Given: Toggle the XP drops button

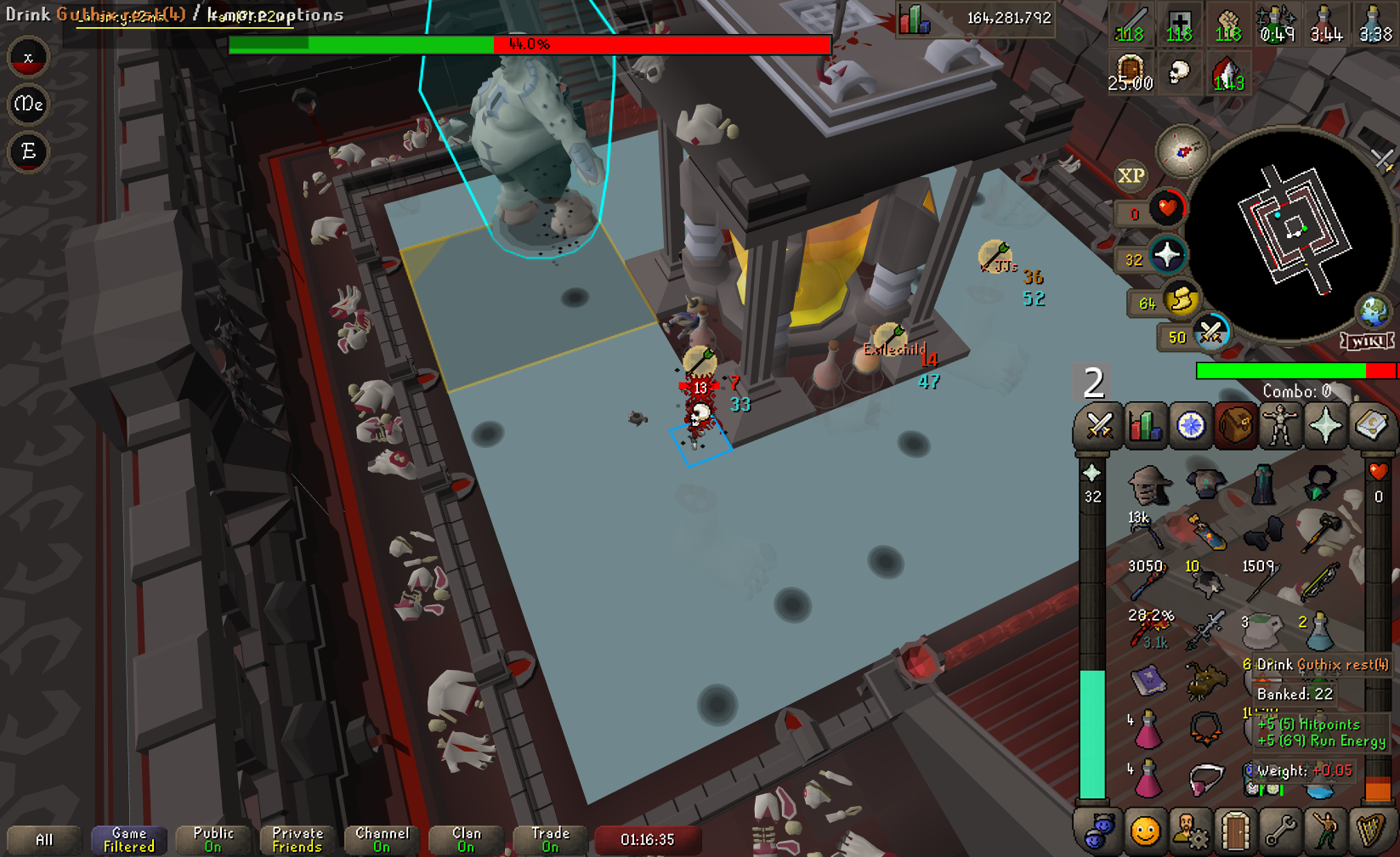Looking at the screenshot, I should tap(1131, 176).
